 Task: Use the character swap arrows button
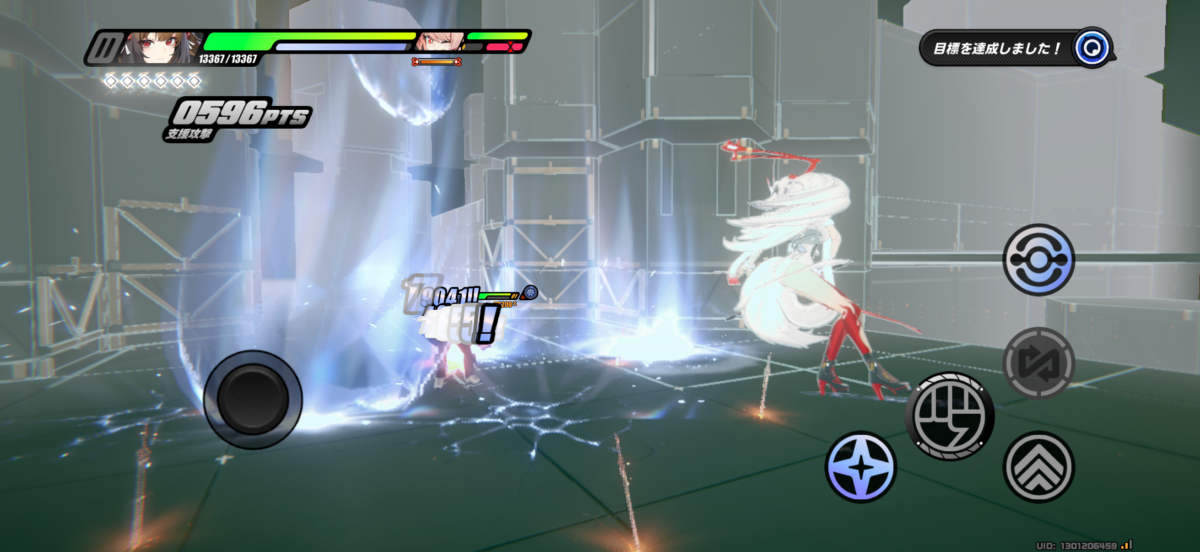(x=1038, y=362)
